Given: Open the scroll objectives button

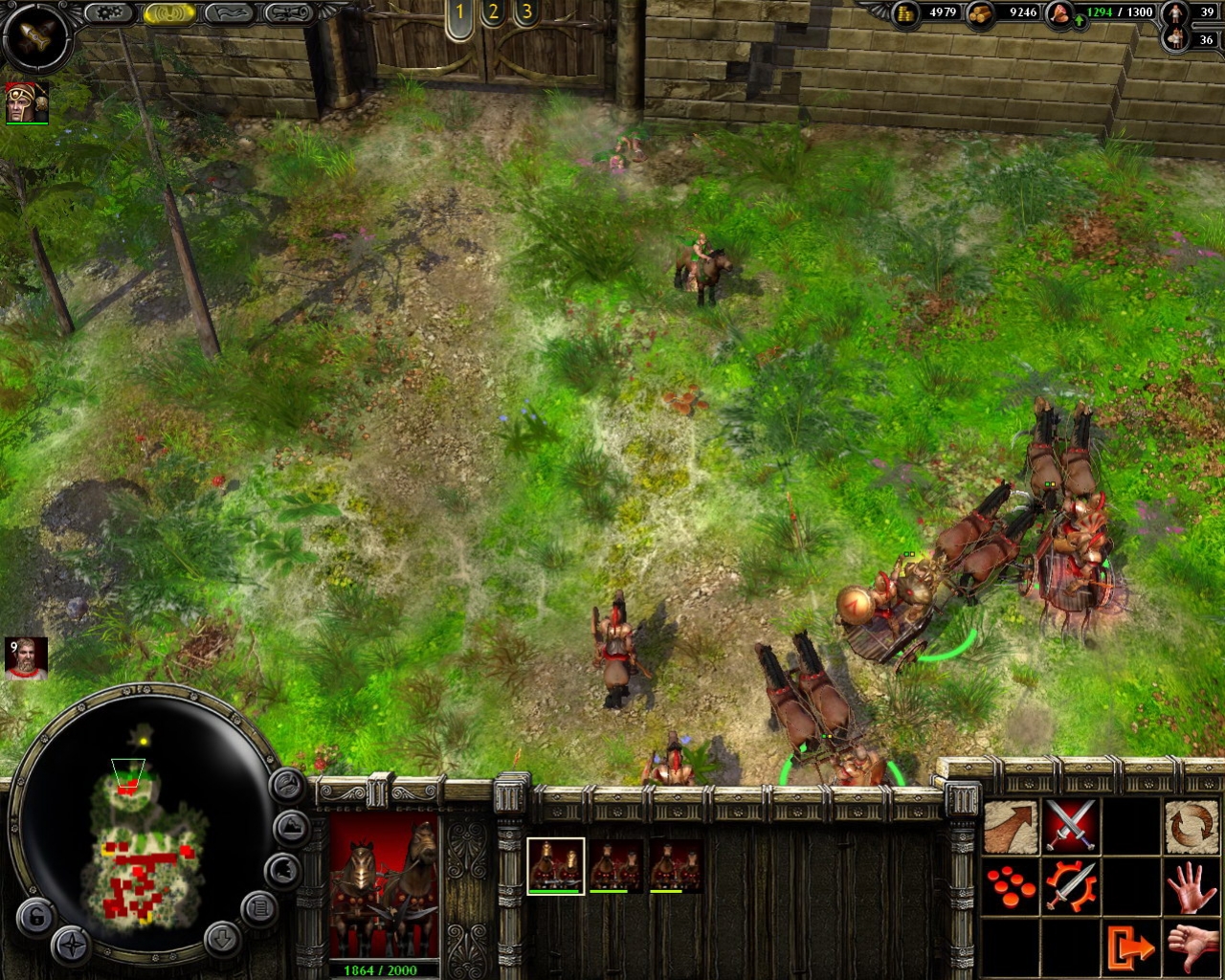Looking at the screenshot, I should (x=288, y=13).
